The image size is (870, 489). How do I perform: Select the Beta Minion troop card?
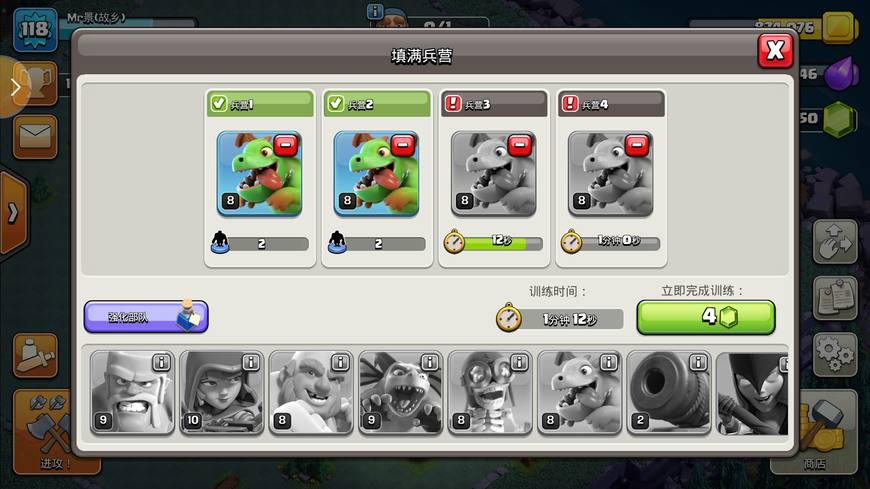[400, 392]
